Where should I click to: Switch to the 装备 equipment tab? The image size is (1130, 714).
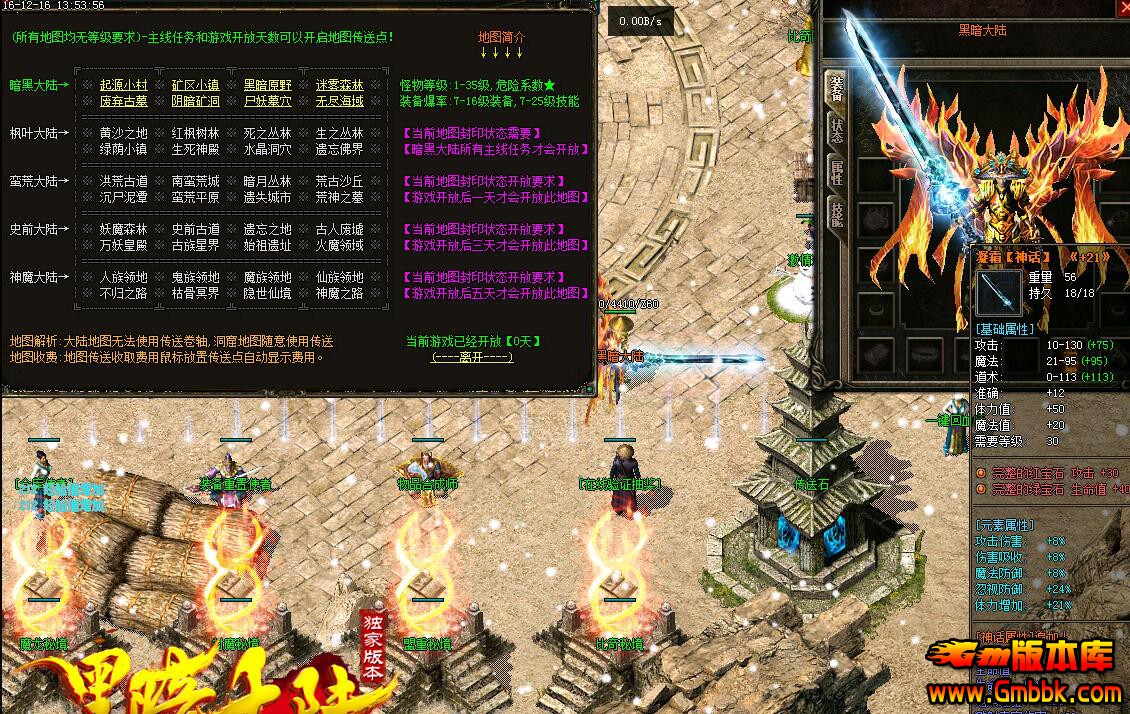pyautogui.click(x=835, y=88)
